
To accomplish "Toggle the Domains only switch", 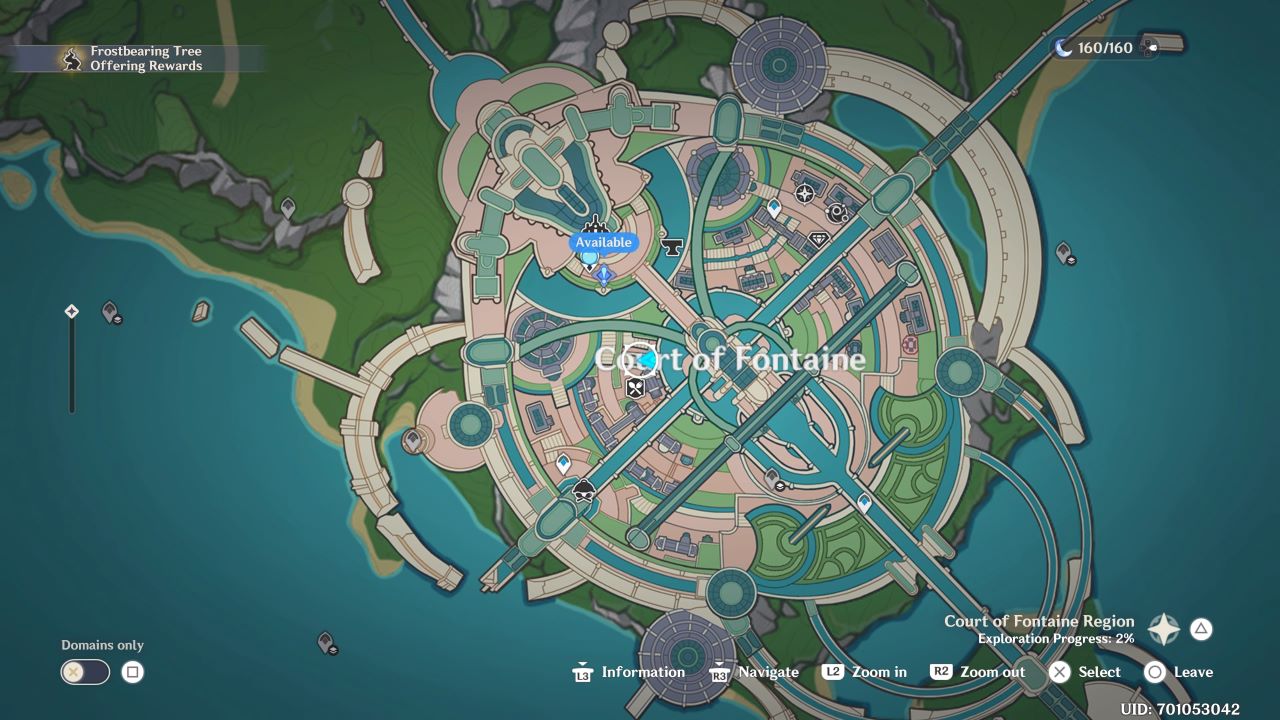I will tap(84, 671).
